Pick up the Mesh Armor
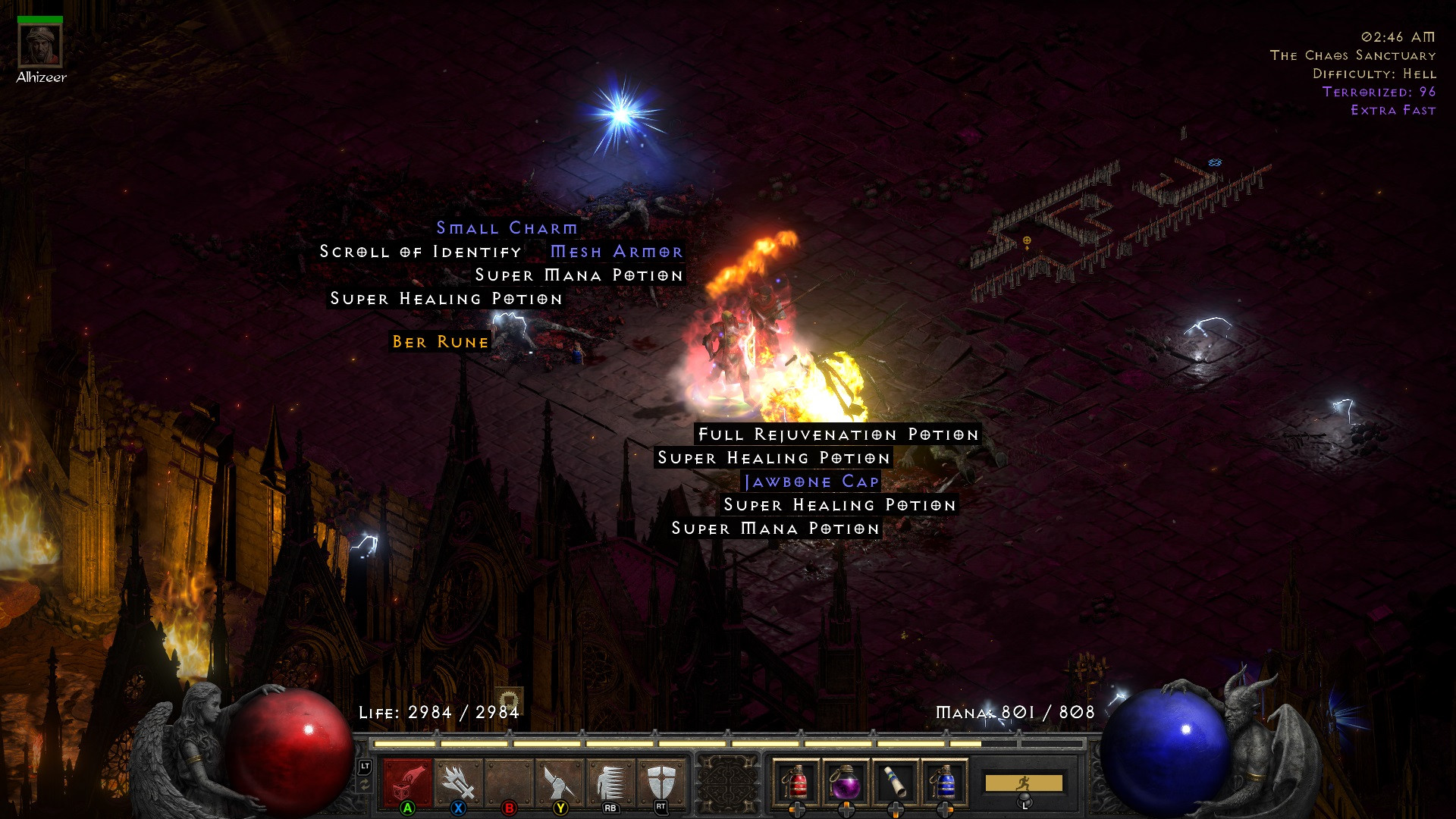 (x=616, y=251)
